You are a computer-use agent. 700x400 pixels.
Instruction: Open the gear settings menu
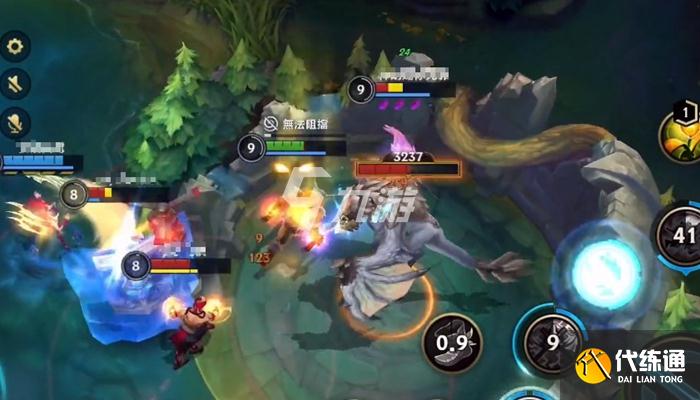point(16,46)
